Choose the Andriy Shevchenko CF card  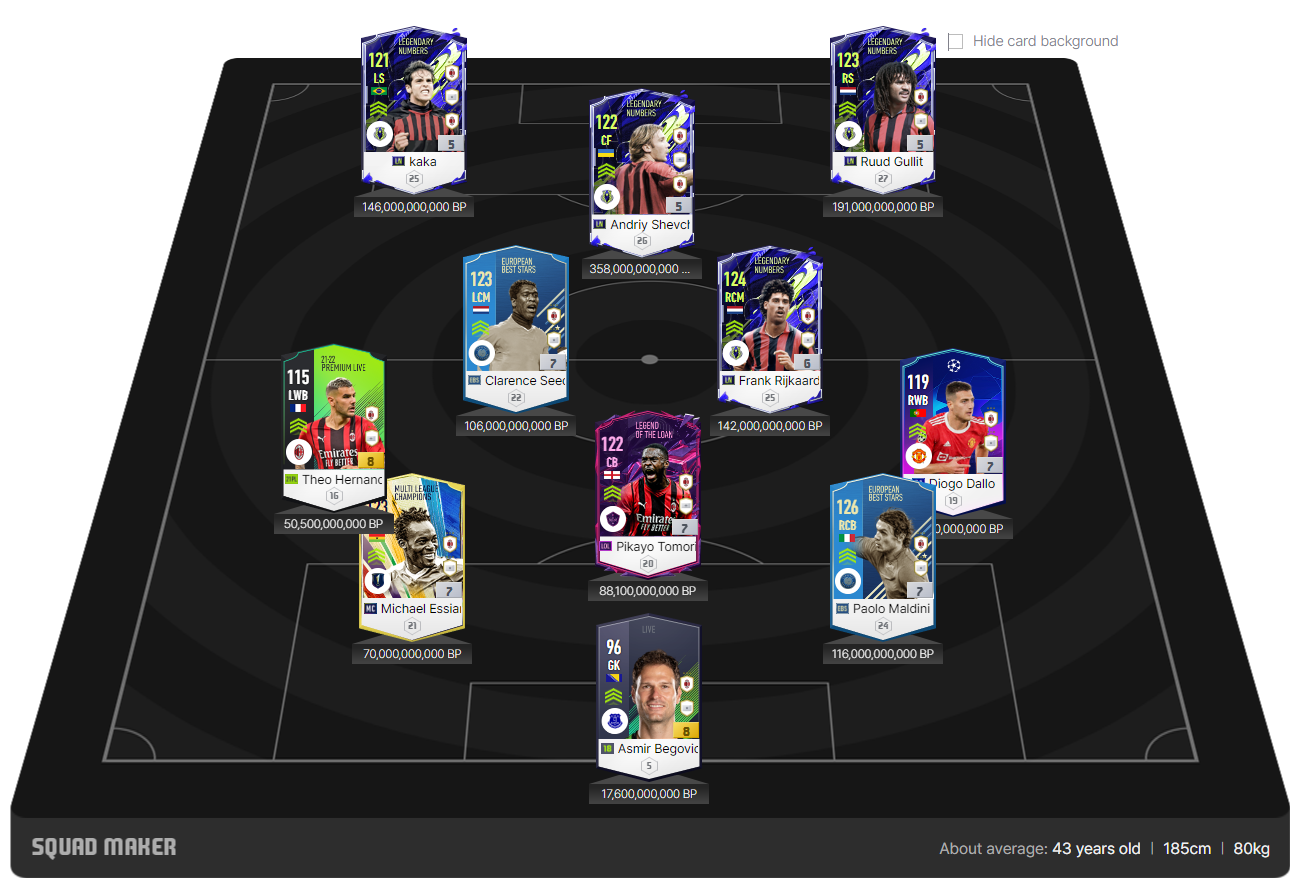point(643,165)
